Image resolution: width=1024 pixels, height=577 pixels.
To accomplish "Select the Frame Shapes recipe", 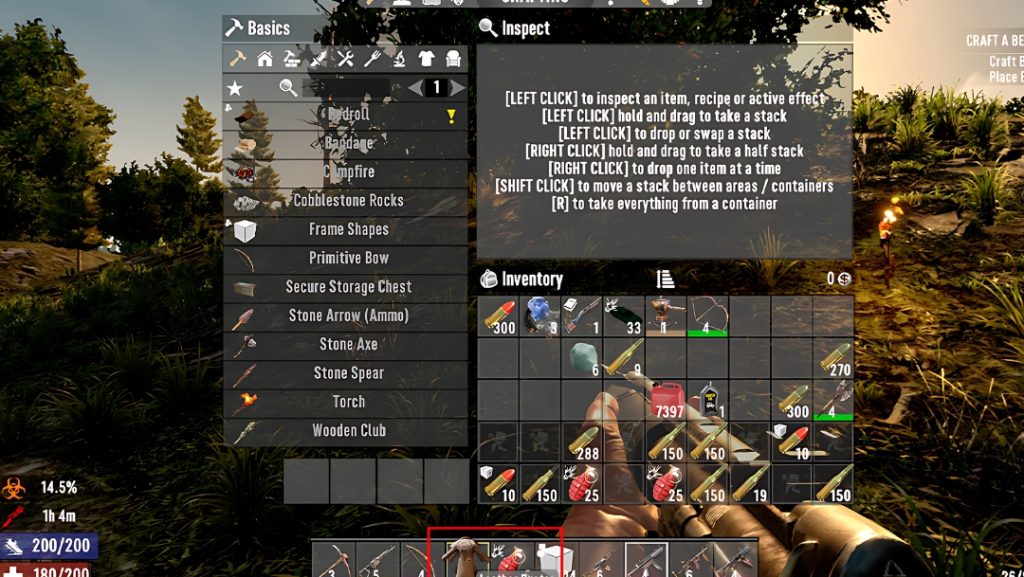I will pos(347,229).
